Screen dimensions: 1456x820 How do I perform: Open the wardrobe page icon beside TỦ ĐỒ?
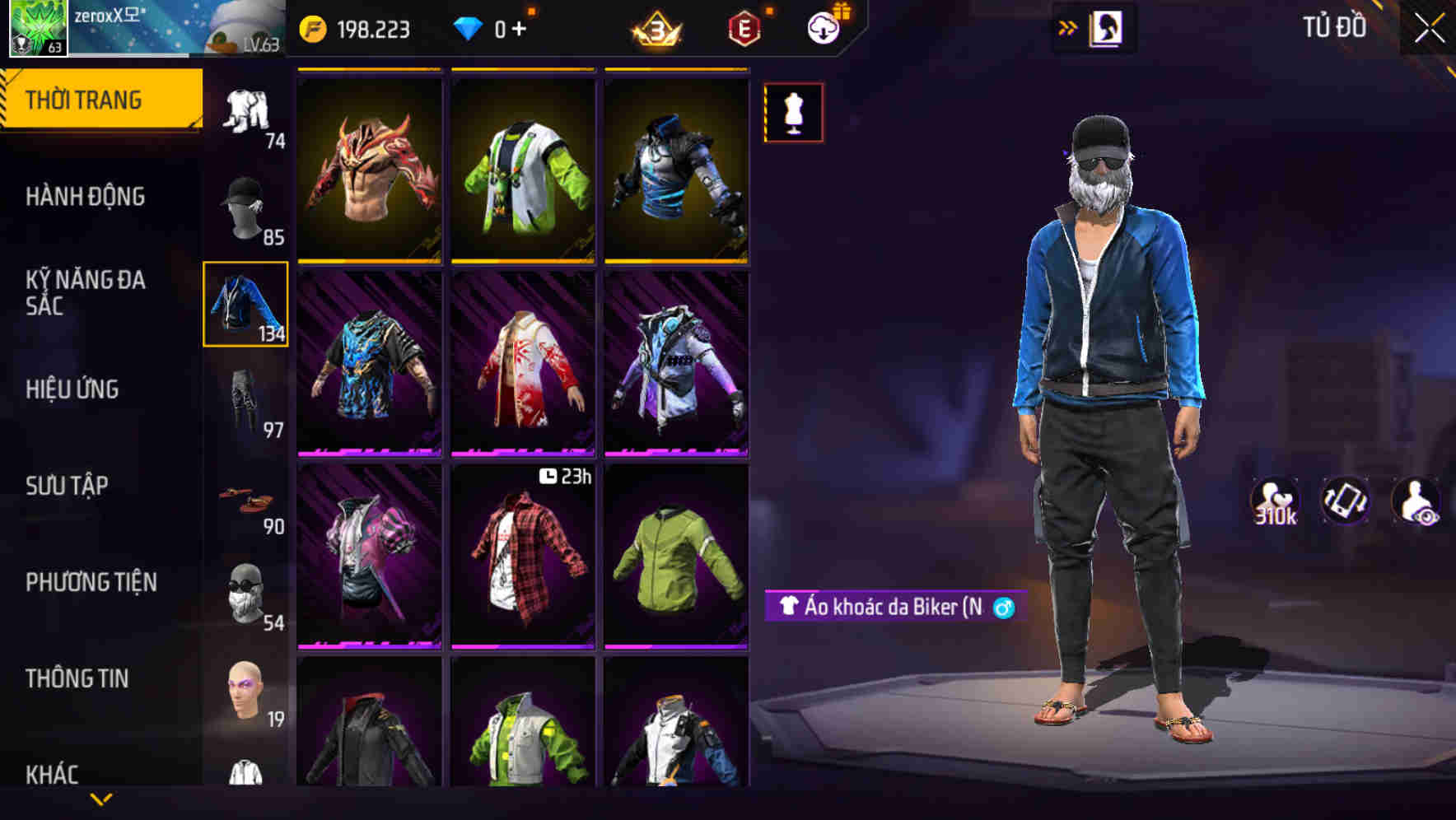[1106, 28]
